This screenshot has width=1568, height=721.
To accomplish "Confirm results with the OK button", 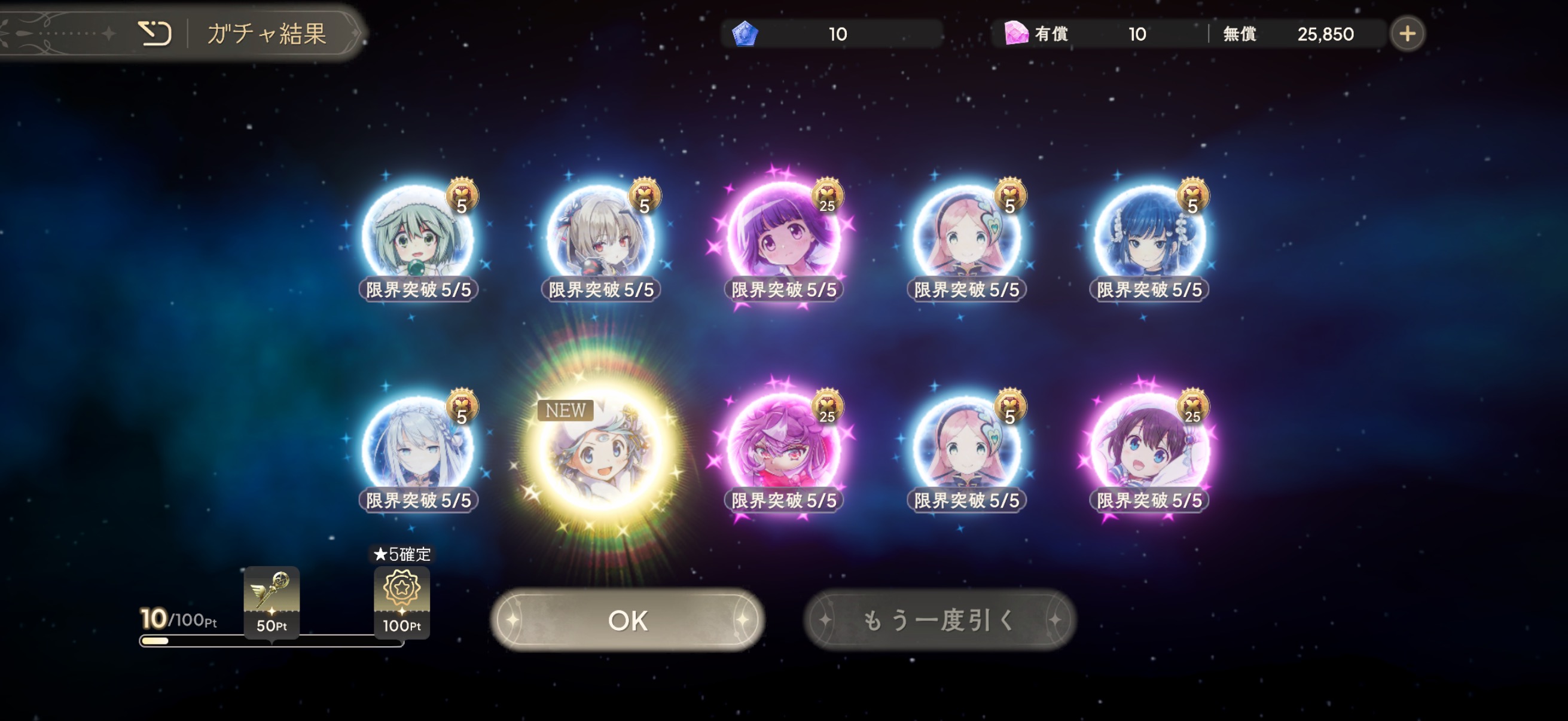I will click(x=627, y=620).
